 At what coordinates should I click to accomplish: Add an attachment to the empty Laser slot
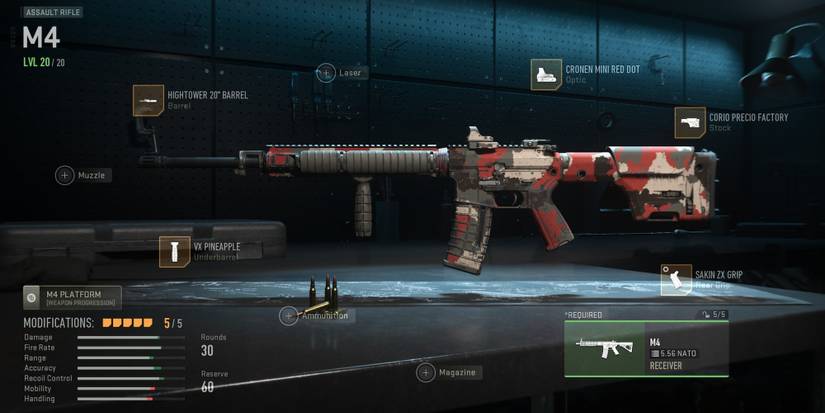point(326,73)
